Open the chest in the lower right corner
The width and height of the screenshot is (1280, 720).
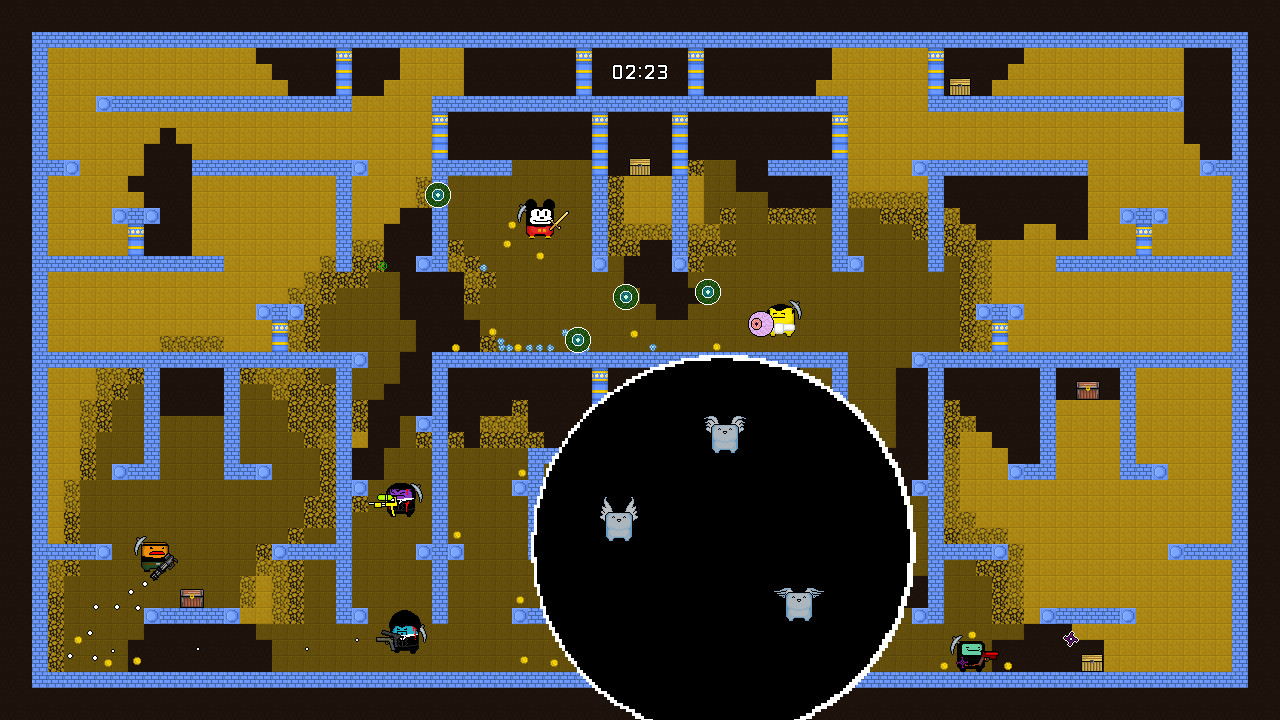coord(1091,662)
